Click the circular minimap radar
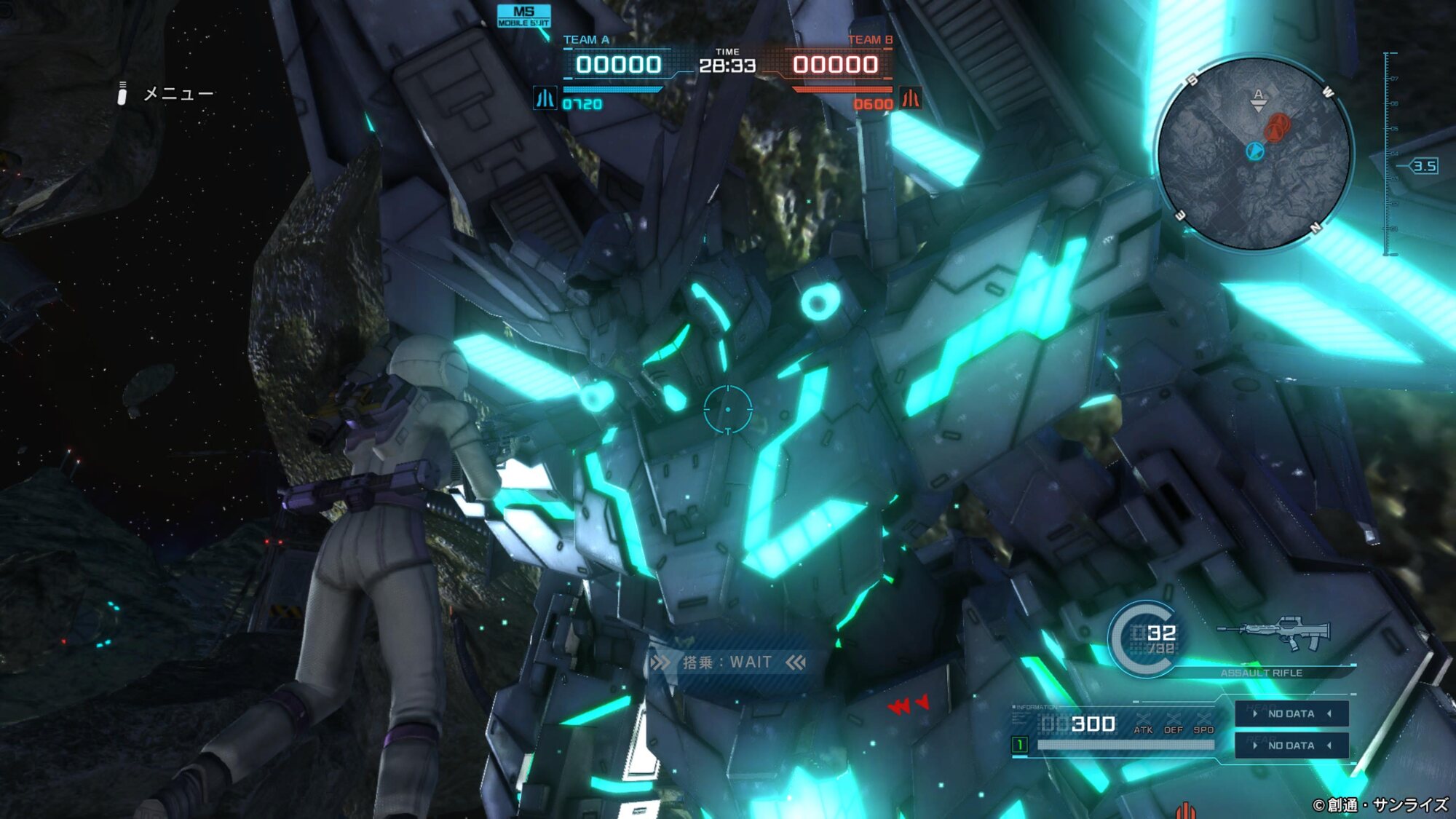Screen dimensions: 1456x819 (x=1255, y=154)
